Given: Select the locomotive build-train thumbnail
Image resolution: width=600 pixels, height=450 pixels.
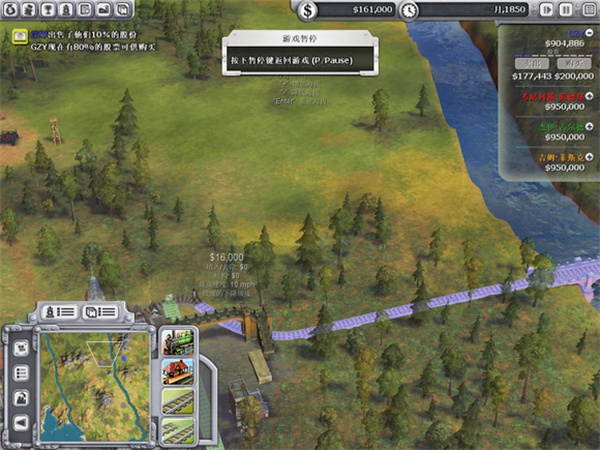Looking at the screenshot, I should (177, 344).
